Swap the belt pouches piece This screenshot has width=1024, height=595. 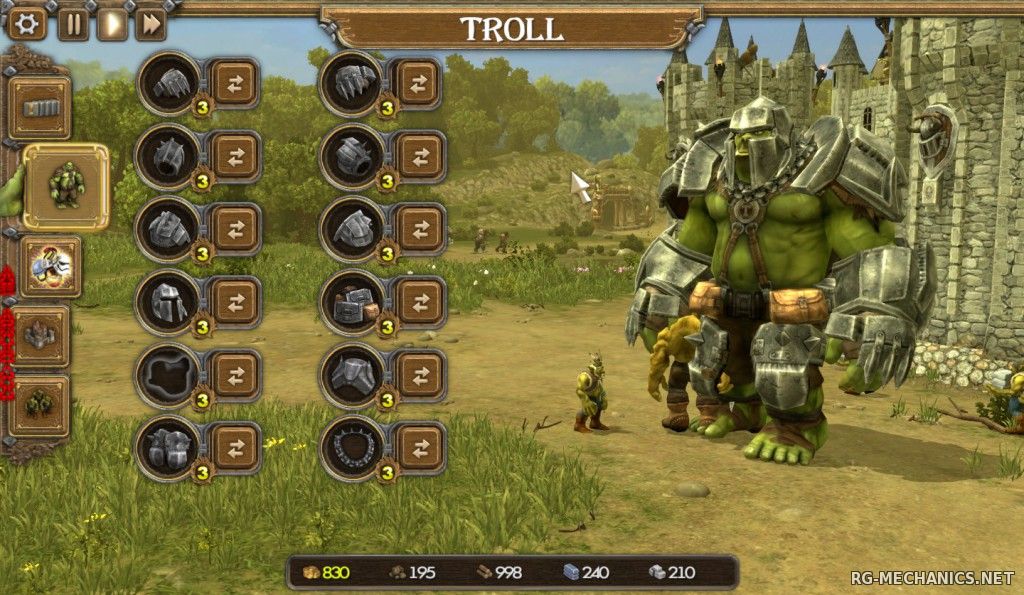pyautogui.click(x=420, y=301)
